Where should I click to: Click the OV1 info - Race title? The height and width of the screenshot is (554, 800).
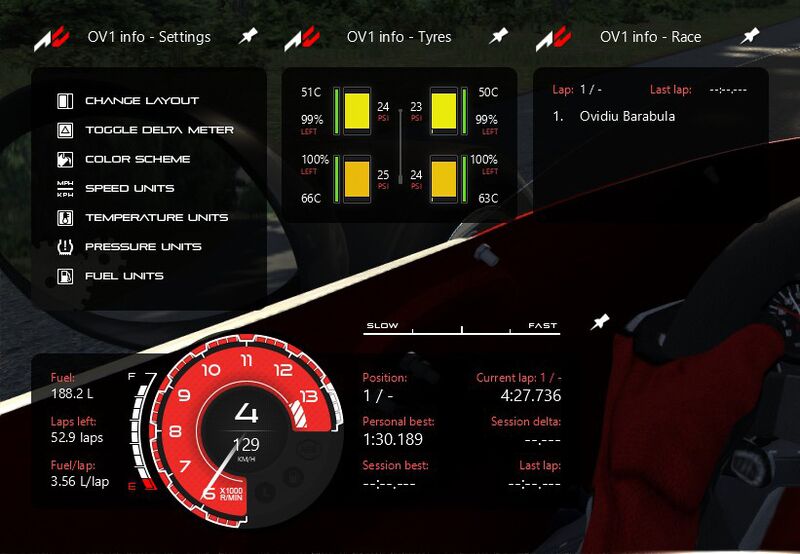click(x=650, y=37)
